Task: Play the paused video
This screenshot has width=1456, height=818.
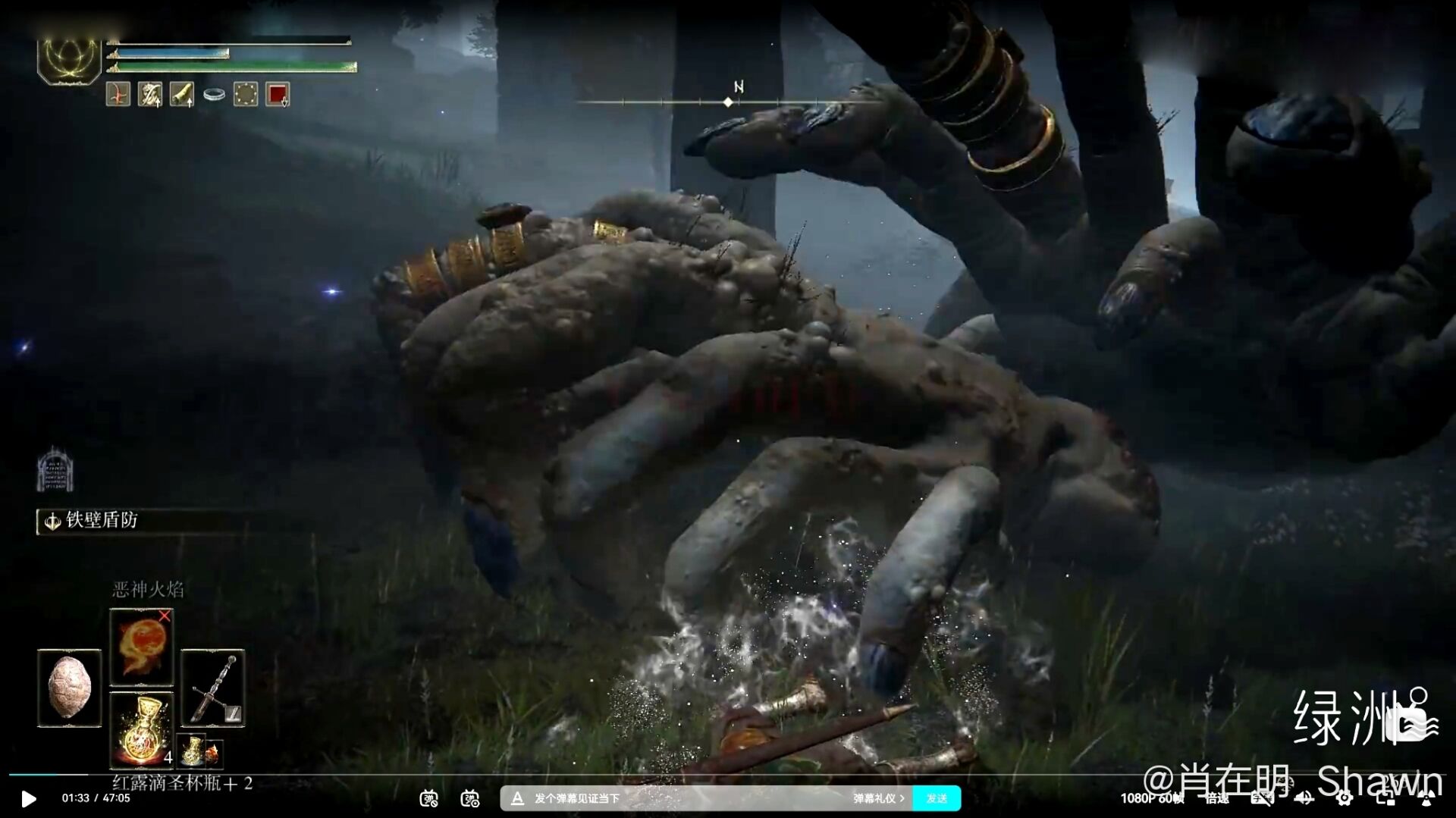Action: tap(28, 798)
